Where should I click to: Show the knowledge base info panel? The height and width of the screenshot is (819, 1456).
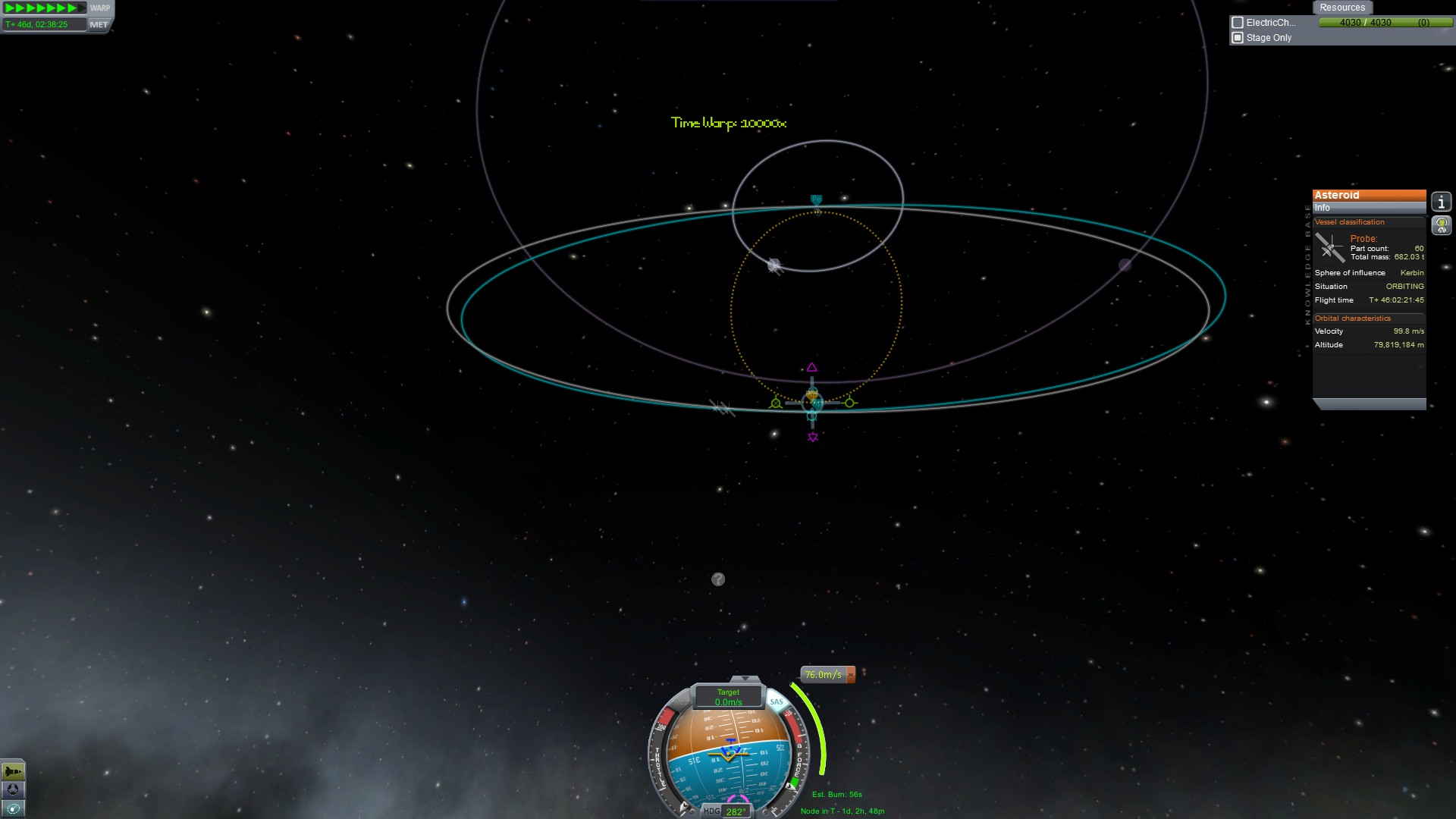click(x=1441, y=202)
